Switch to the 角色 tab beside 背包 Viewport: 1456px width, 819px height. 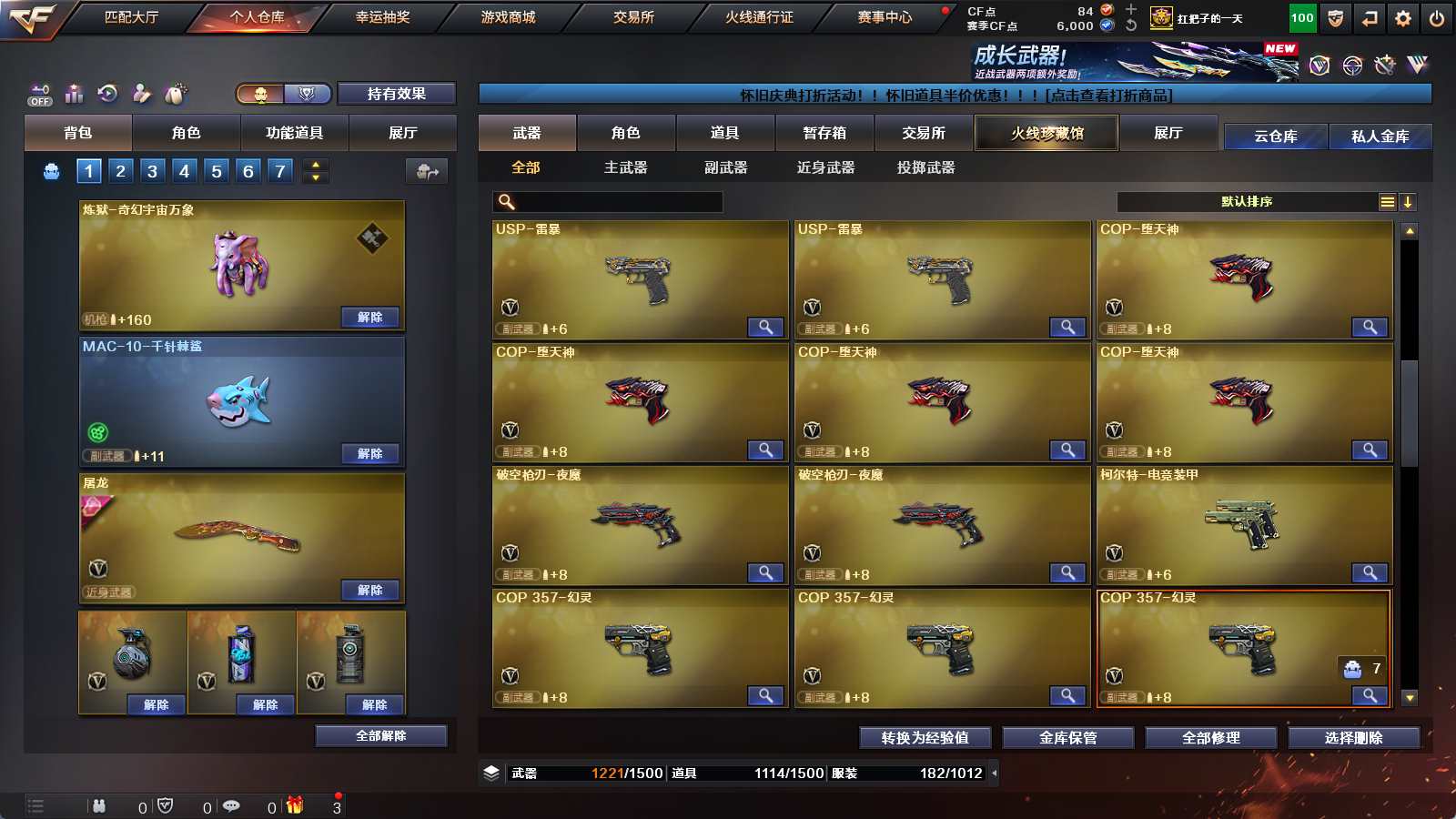186,133
